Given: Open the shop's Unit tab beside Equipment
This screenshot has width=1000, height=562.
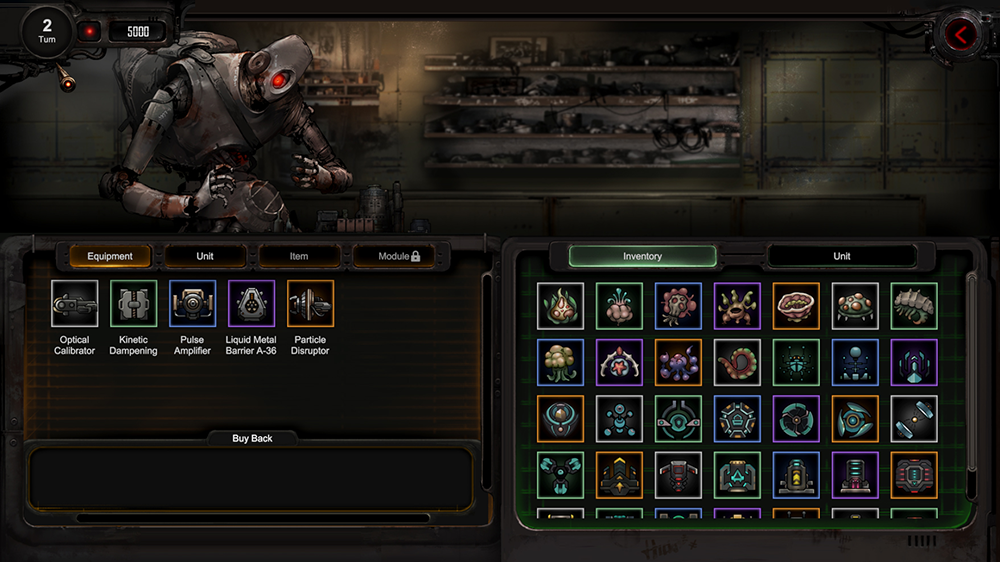Looking at the screenshot, I should 205,256.
